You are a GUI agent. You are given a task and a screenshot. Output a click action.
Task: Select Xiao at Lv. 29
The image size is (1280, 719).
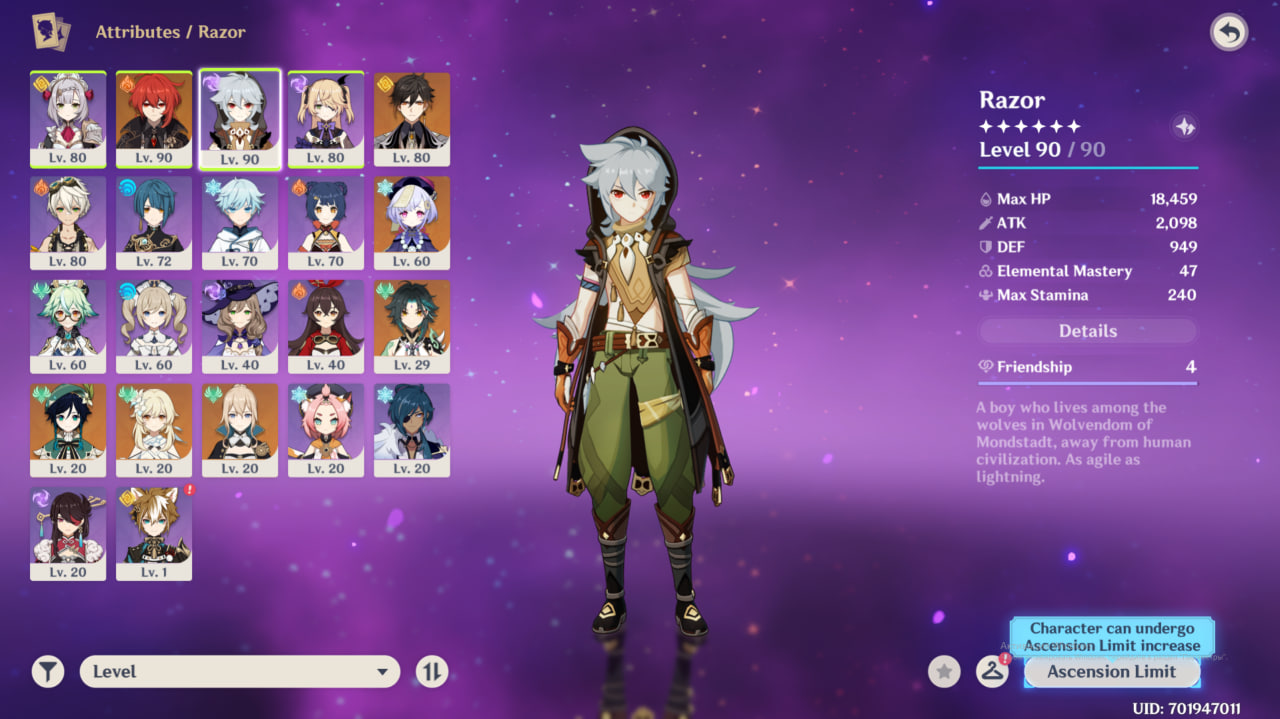pos(412,326)
